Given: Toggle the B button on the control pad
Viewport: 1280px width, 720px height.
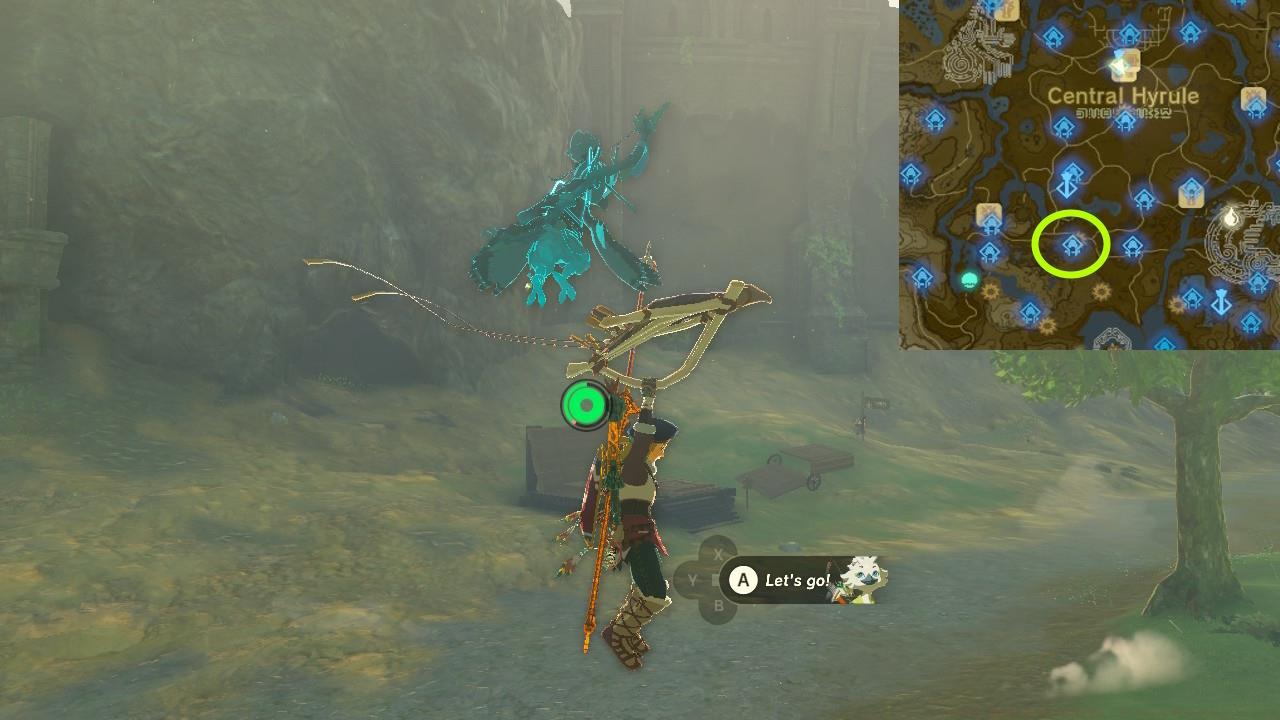Looking at the screenshot, I should (x=716, y=604).
